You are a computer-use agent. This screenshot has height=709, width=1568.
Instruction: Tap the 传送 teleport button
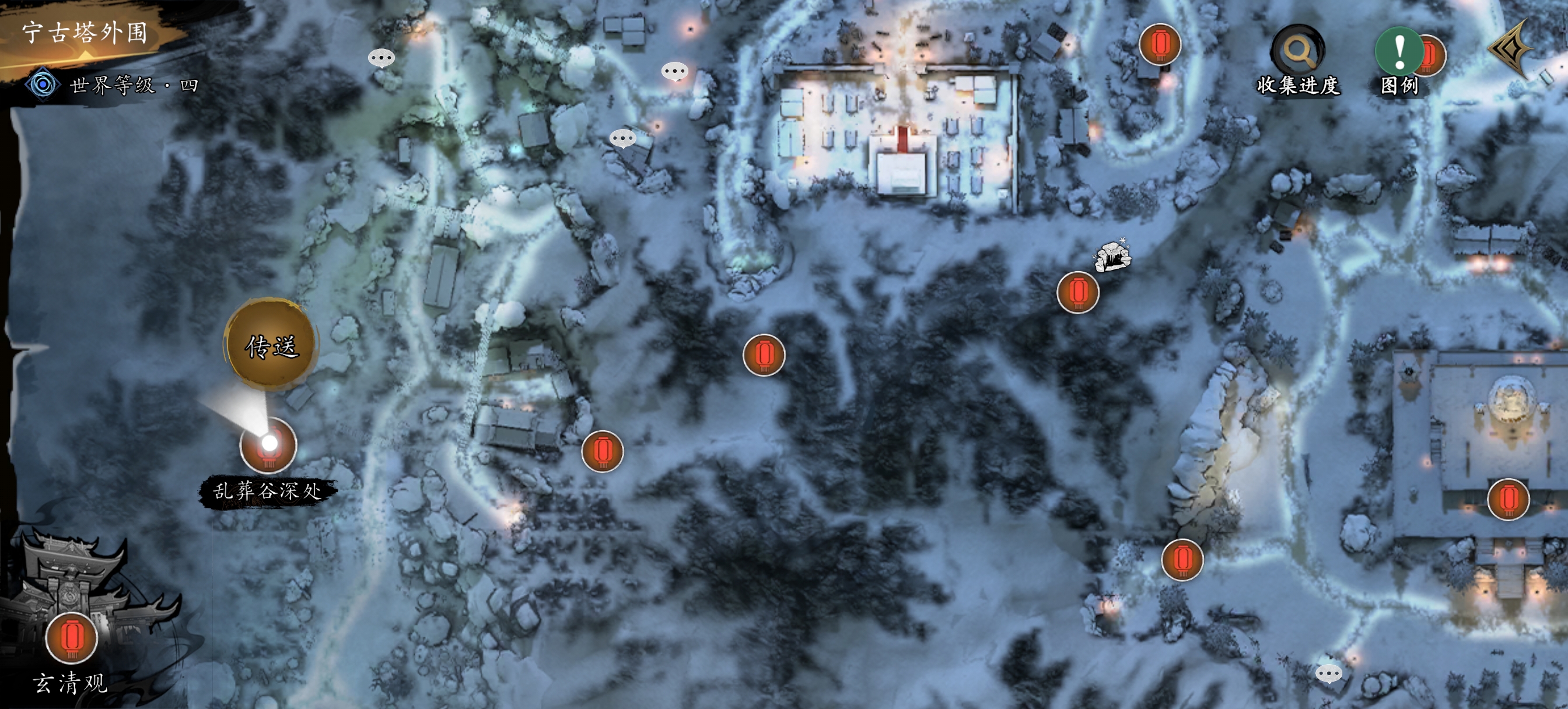point(271,345)
